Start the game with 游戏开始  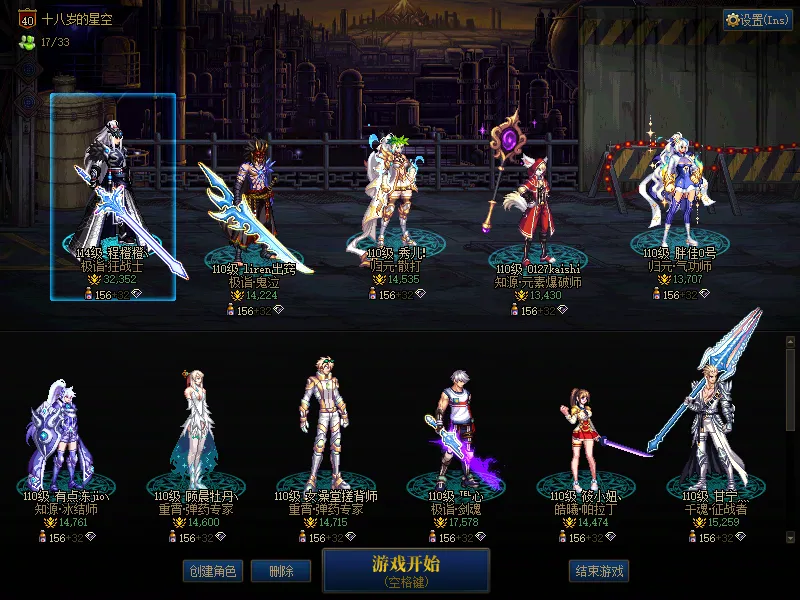[406, 570]
